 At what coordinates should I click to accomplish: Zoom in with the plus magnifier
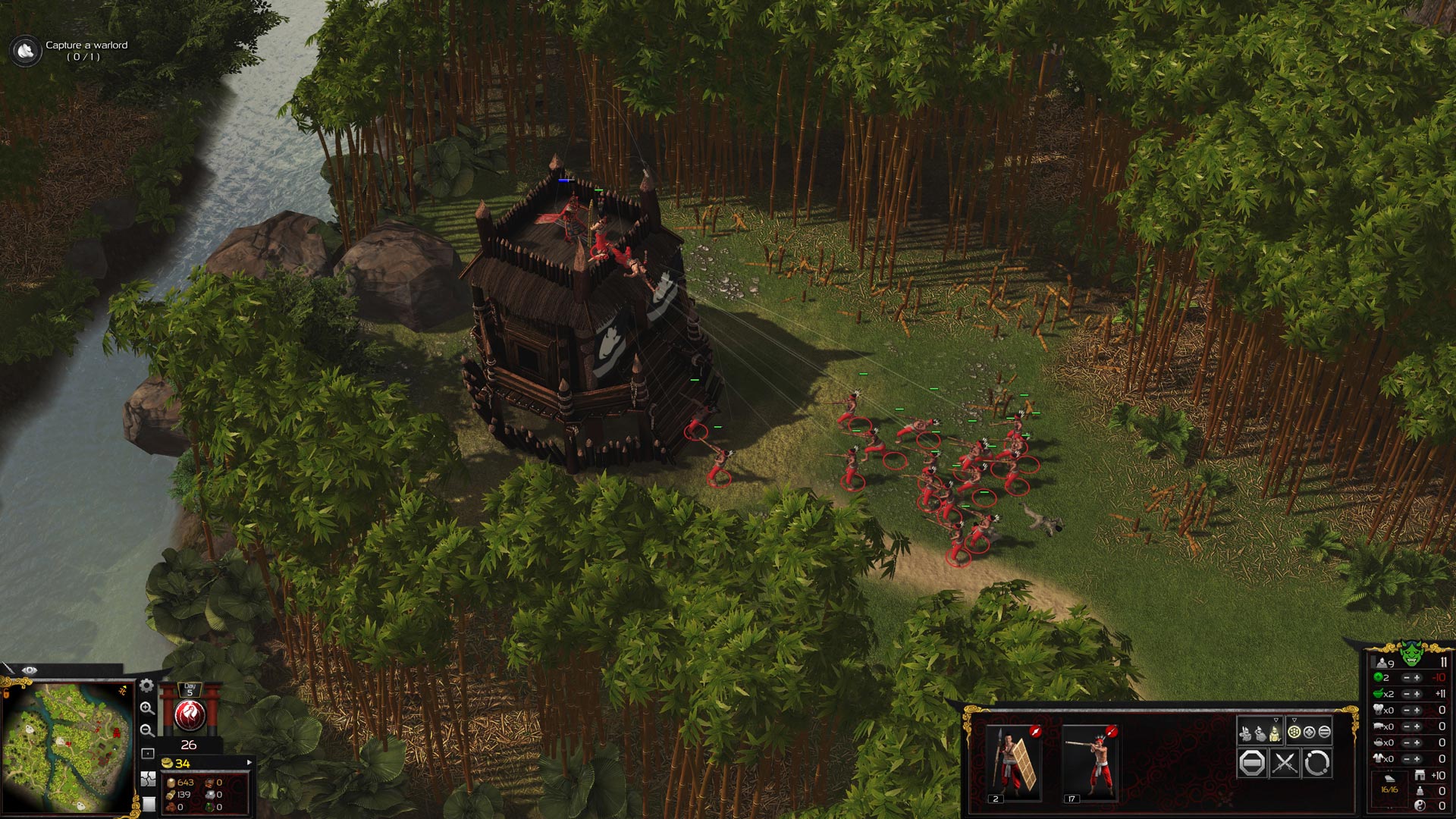pyautogui.click(x=147, y=708)
